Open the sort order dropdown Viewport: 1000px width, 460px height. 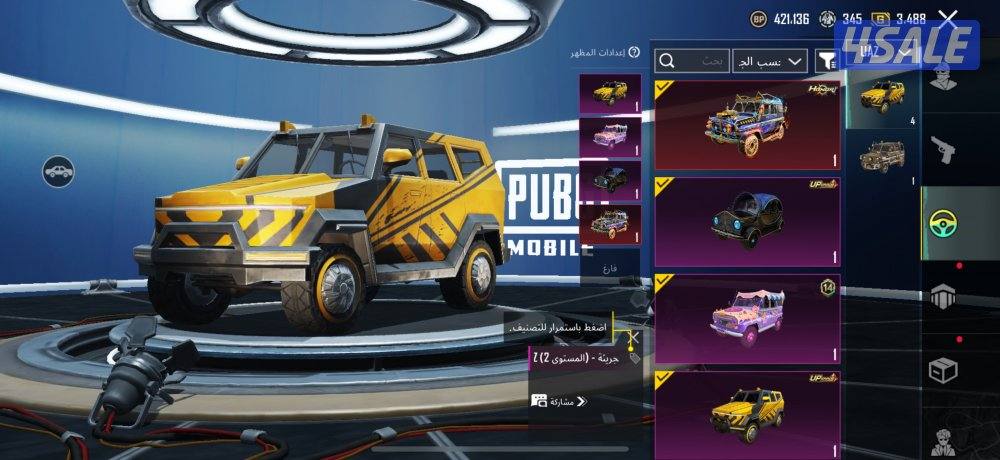pyautogui.click(x=770, y=61)
